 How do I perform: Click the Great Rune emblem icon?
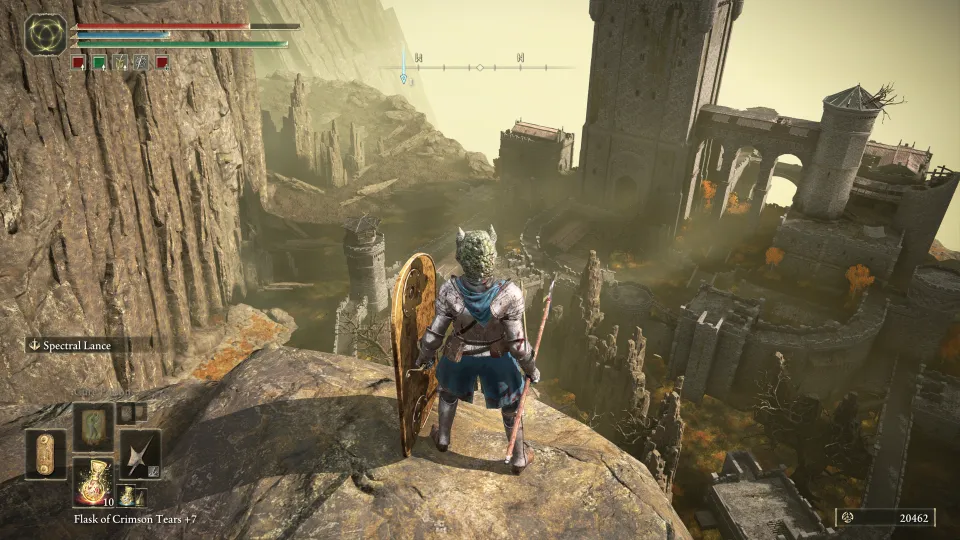click(45, 33)
